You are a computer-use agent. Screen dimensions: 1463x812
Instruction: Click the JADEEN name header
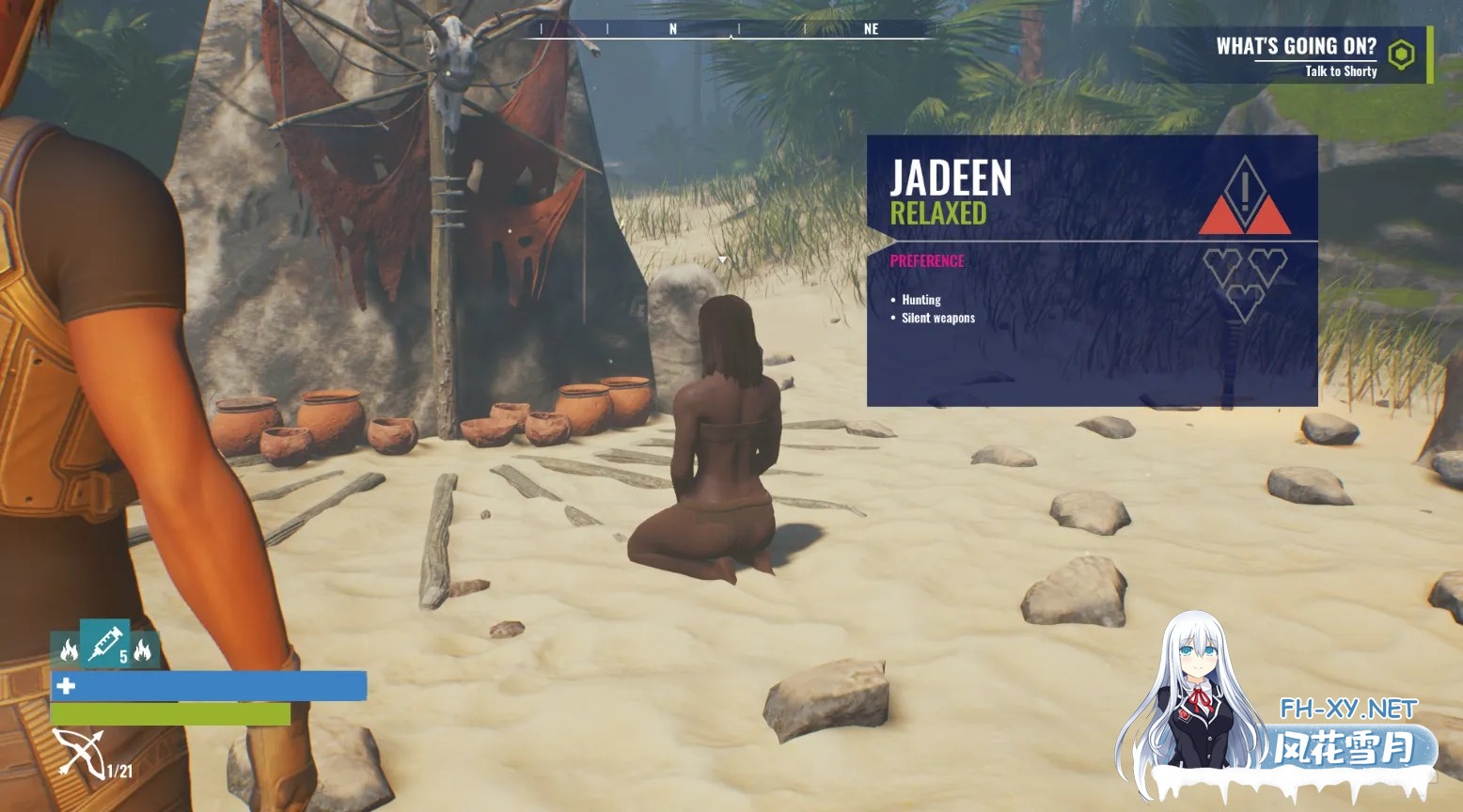pyautogui.click(x=951, y=179)
